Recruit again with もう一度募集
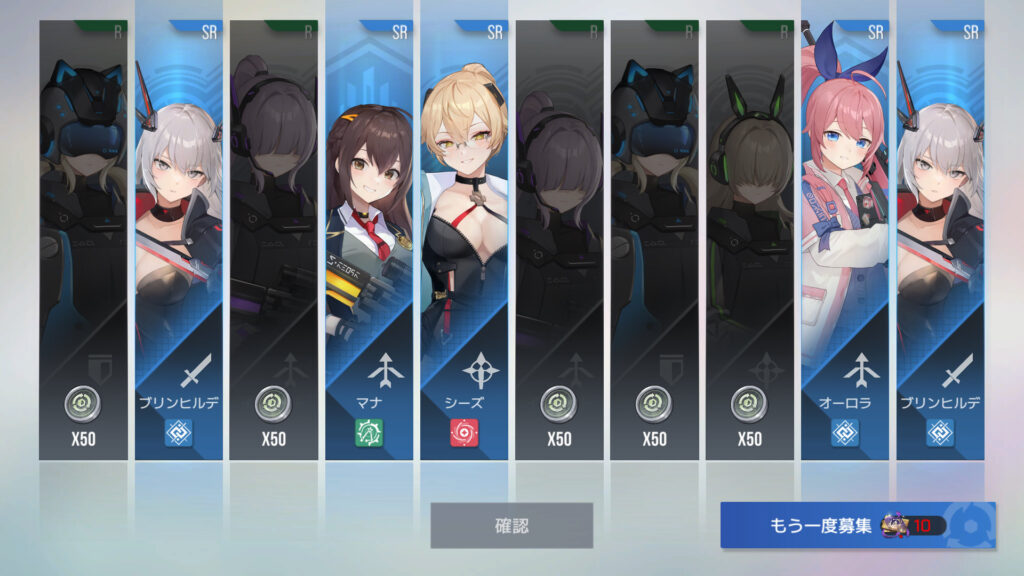This screenshot has height=576, width=1024. [x=857, y=525]
